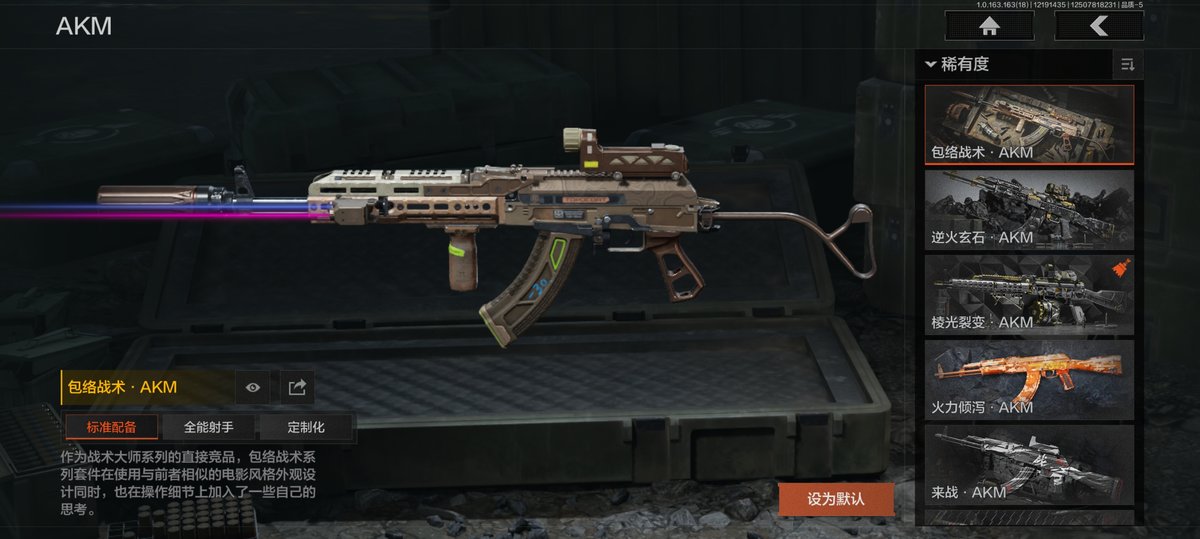Return with the back arrow button
The image size is (1200, 539).
point(1098,26)
